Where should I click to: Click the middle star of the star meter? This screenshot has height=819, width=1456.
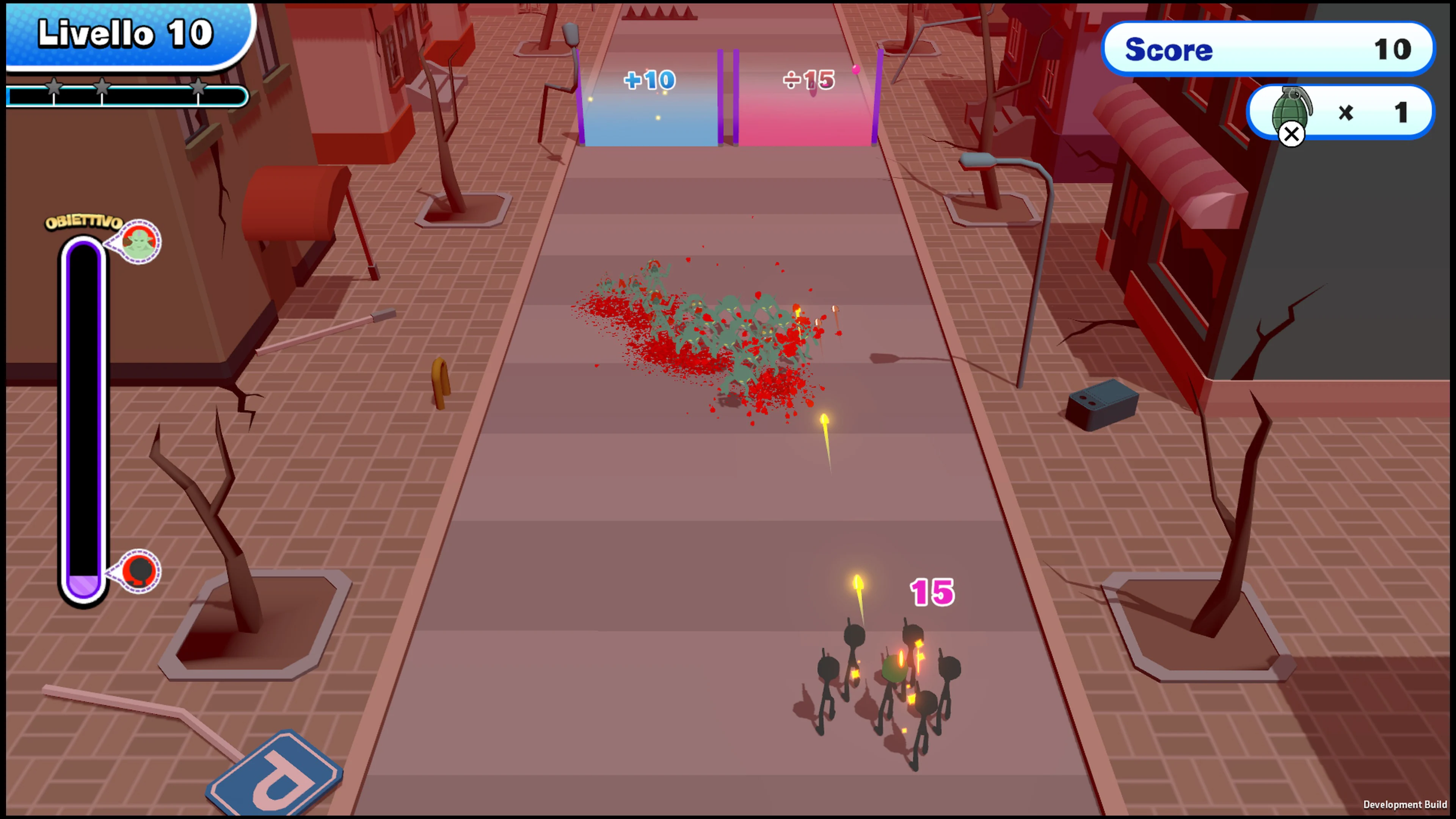click(x=102, y=88)
